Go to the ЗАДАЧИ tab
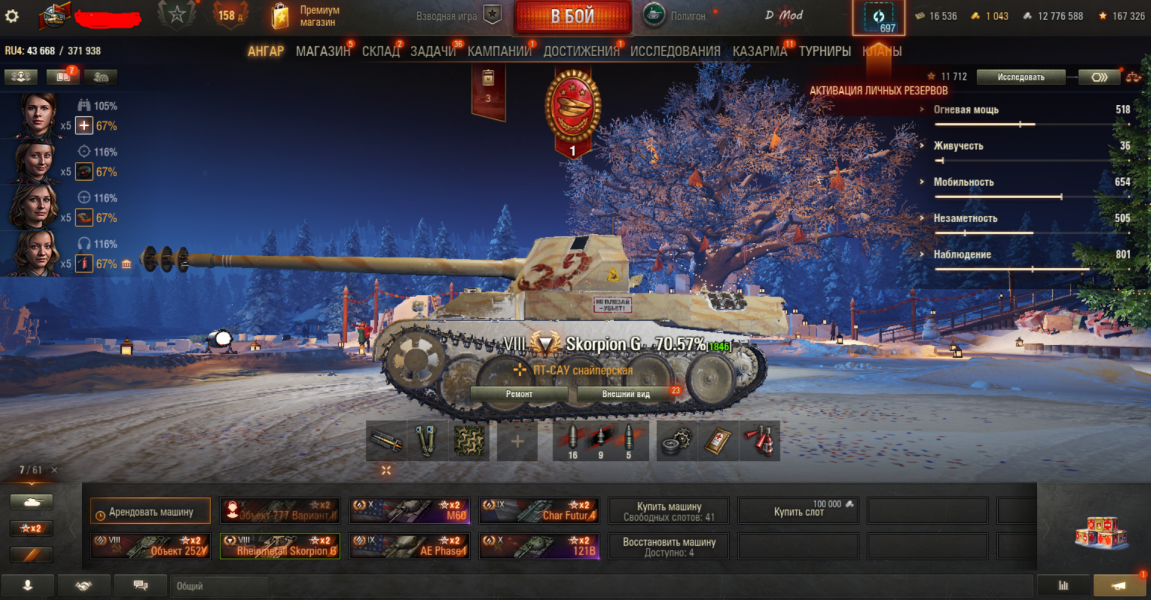The width and height of the screenshot is (1151, 600). [433, 51]
